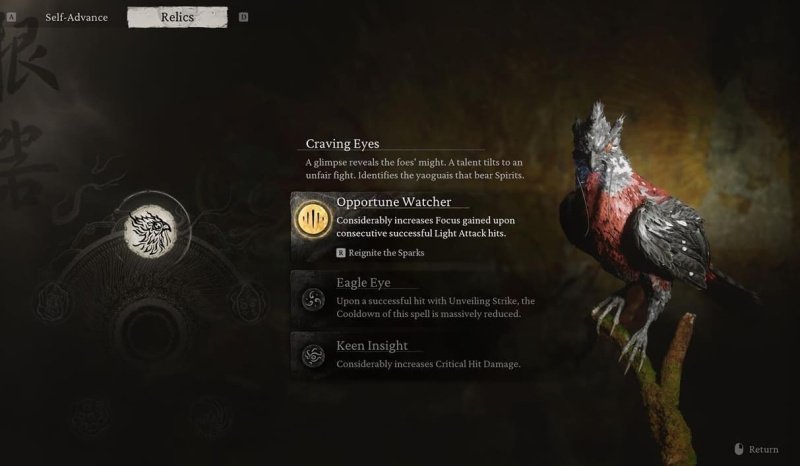The height and width of the screenshot is (466, 800).
Task: Switch to the Self-Advance tab
Action: (76, 17)
